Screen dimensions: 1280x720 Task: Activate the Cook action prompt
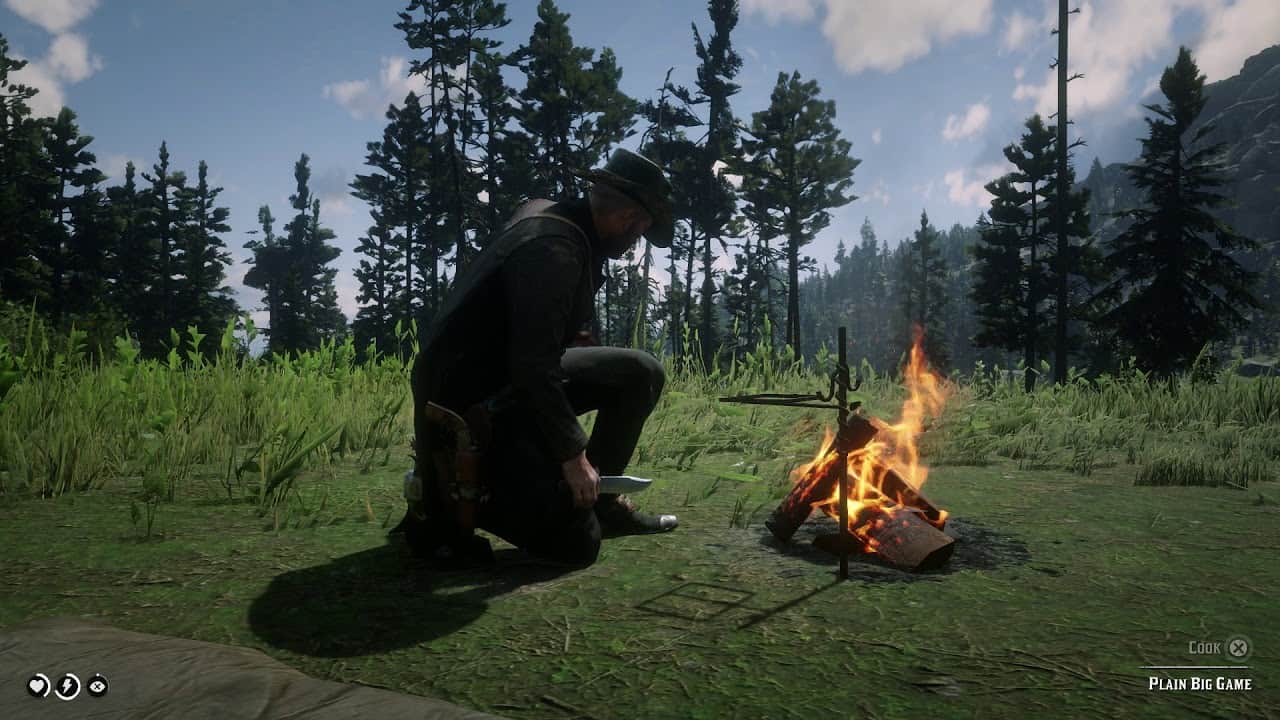[1205, 647]
